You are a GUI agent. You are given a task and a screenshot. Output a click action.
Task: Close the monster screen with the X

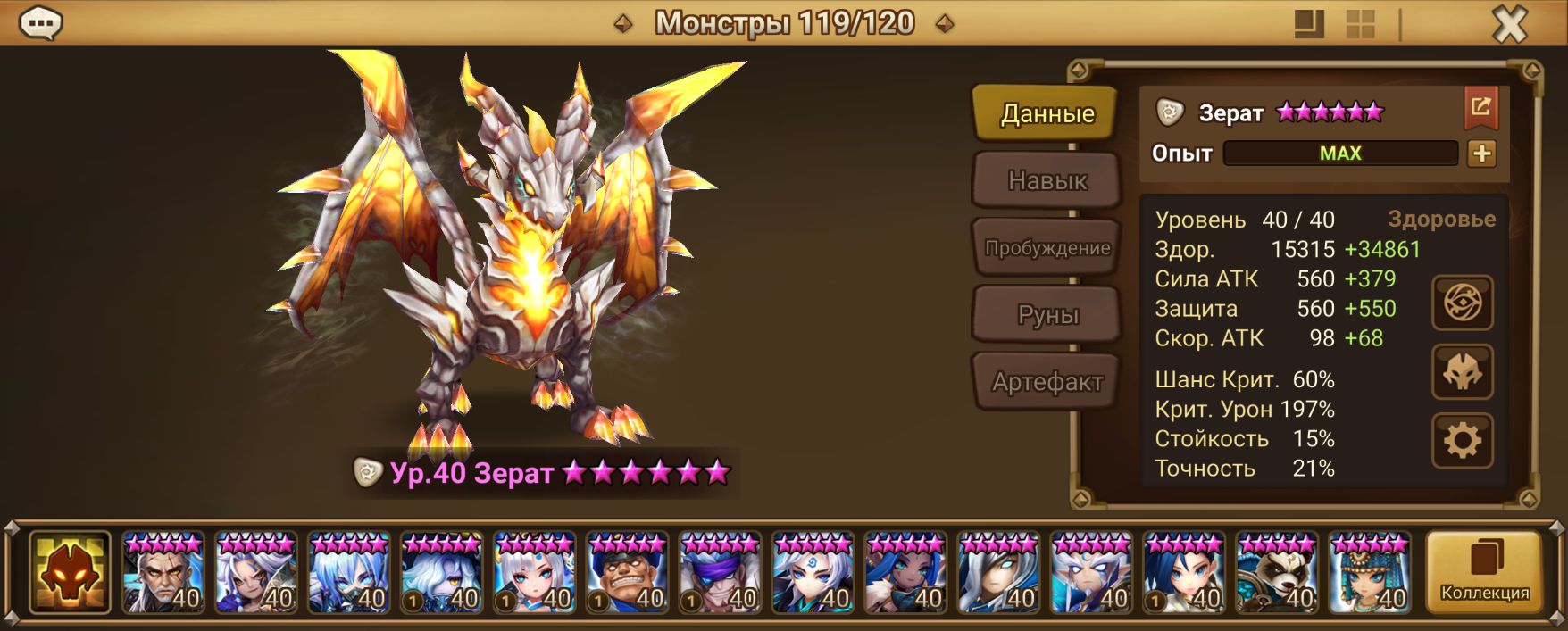click(x=1509, y=25)
